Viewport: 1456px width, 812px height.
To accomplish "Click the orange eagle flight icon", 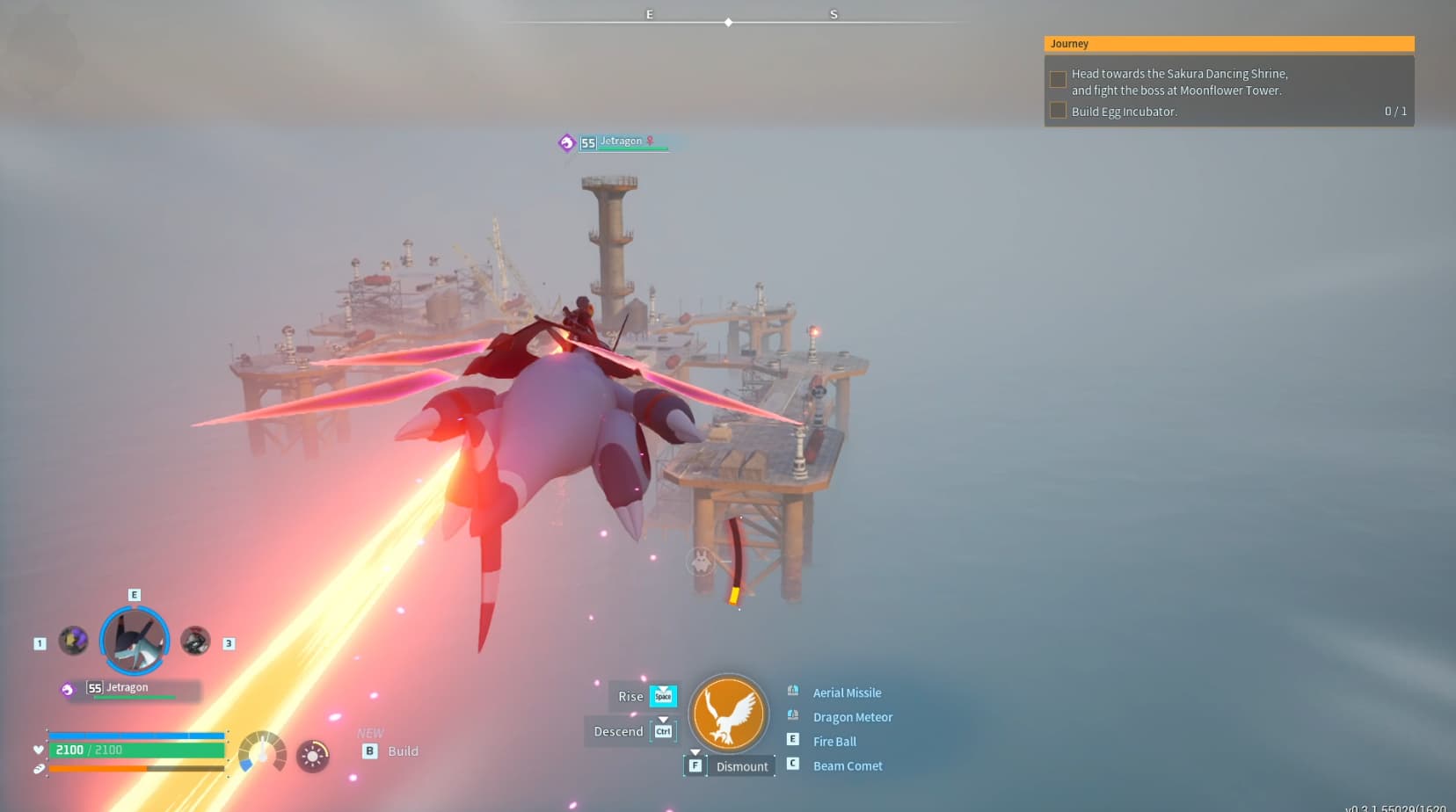I will [x=730, y=714].
